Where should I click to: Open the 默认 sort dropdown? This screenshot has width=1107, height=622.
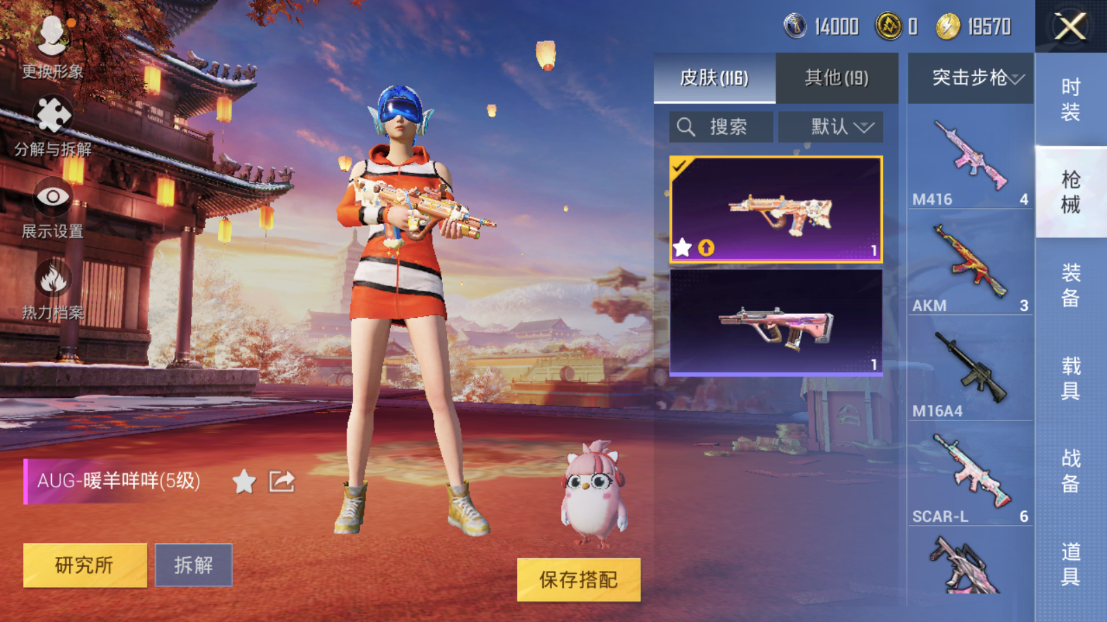pyautogui.click(x=830, y=127)
